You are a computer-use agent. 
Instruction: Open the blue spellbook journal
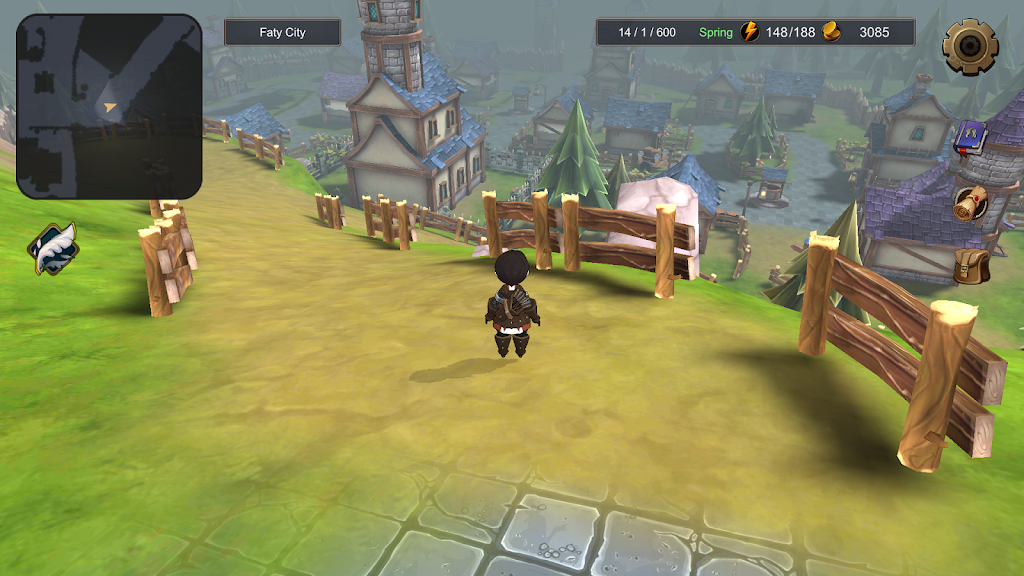click(x=969, y=137)
